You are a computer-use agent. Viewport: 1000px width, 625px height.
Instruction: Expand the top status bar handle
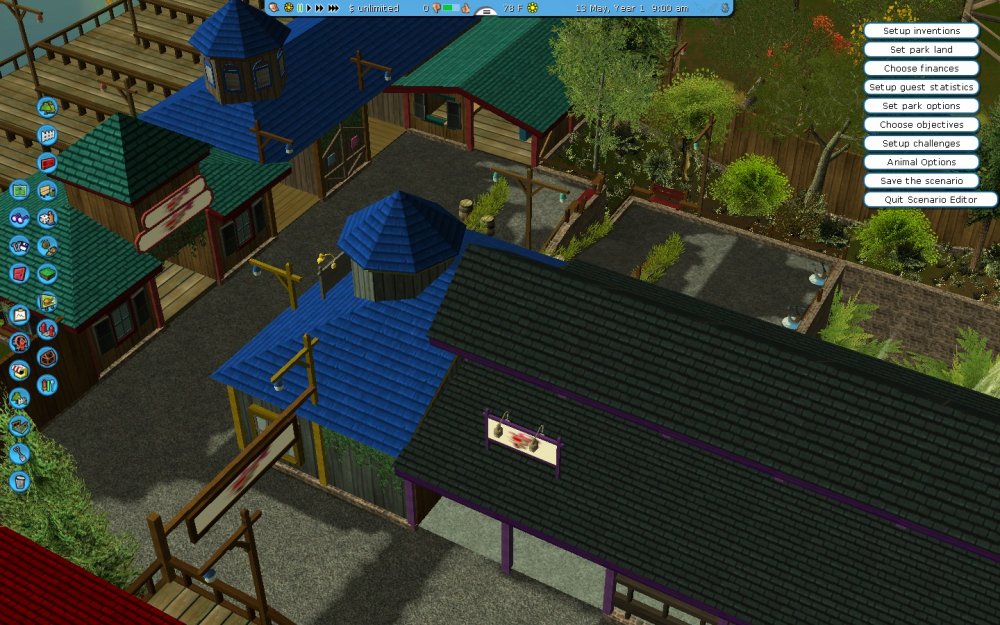[487, 12]
